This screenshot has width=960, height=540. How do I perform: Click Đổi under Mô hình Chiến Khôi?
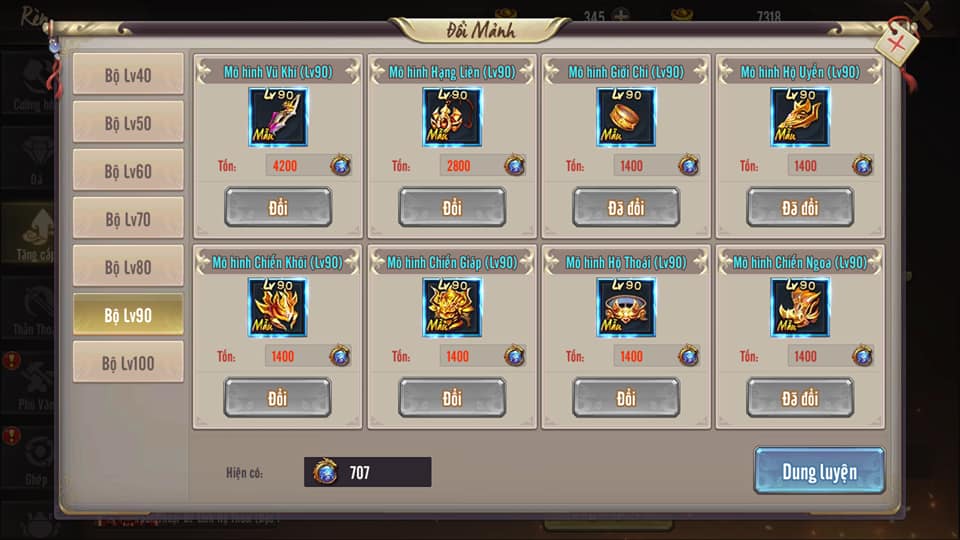pyautogui.click(x=278, y=398)
